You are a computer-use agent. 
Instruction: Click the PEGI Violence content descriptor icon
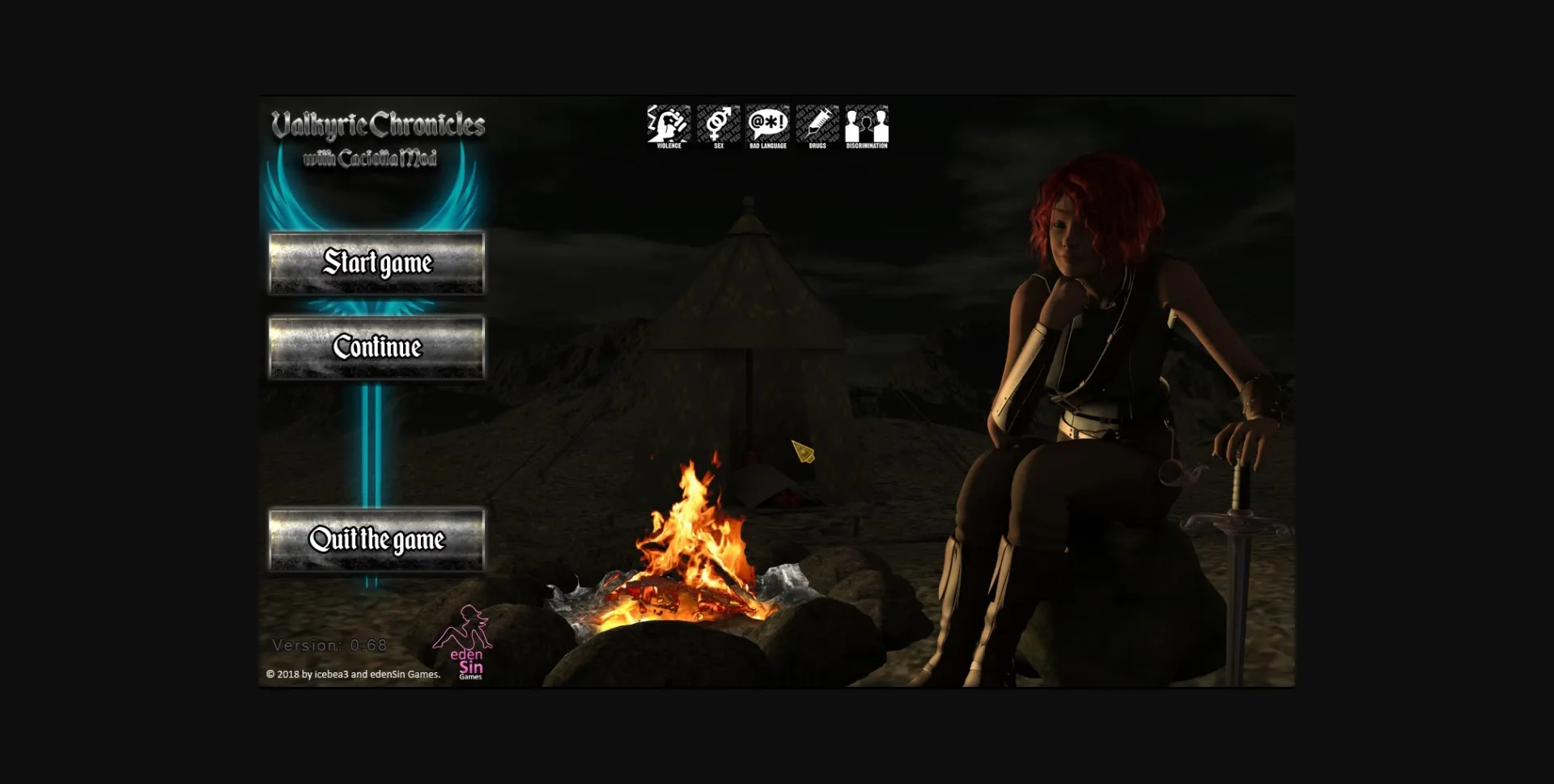[667, 124]
